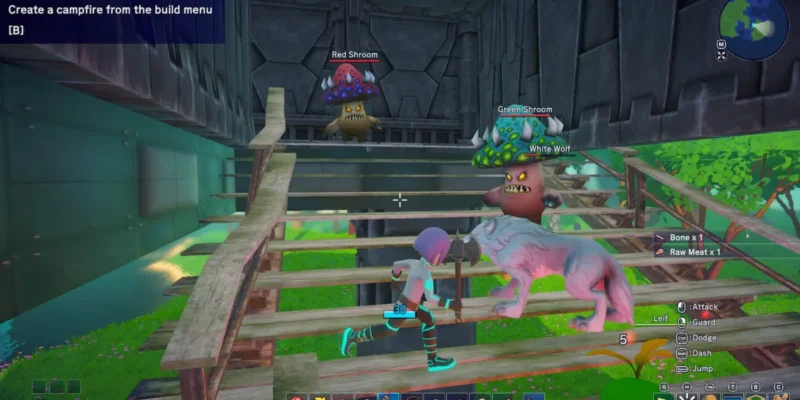The height and width of the screenshot is (400, 800).
Task: Open the circular world minimap
Action: (x=753, y=27)
